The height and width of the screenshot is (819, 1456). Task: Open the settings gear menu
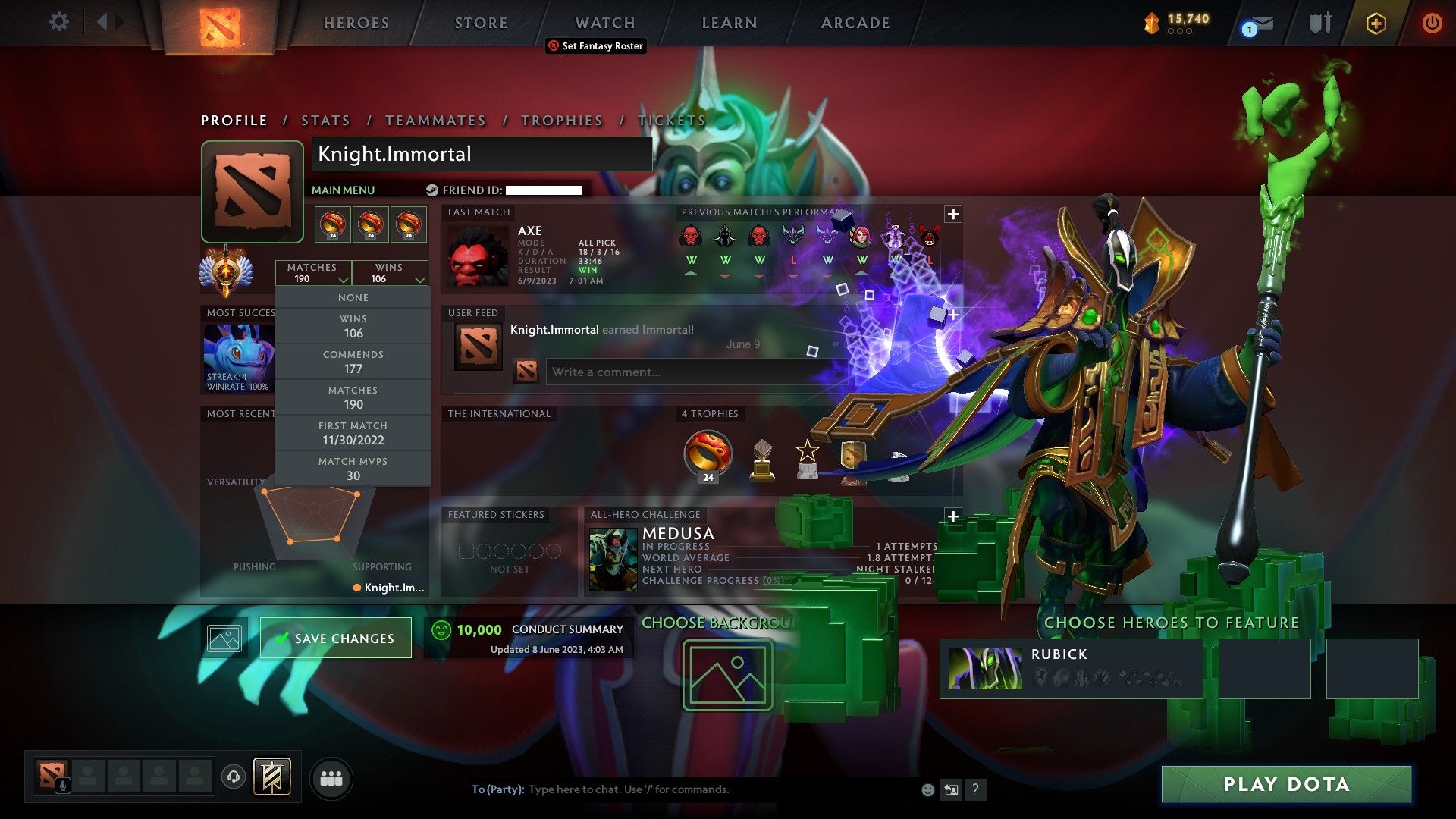coord(59,22)
